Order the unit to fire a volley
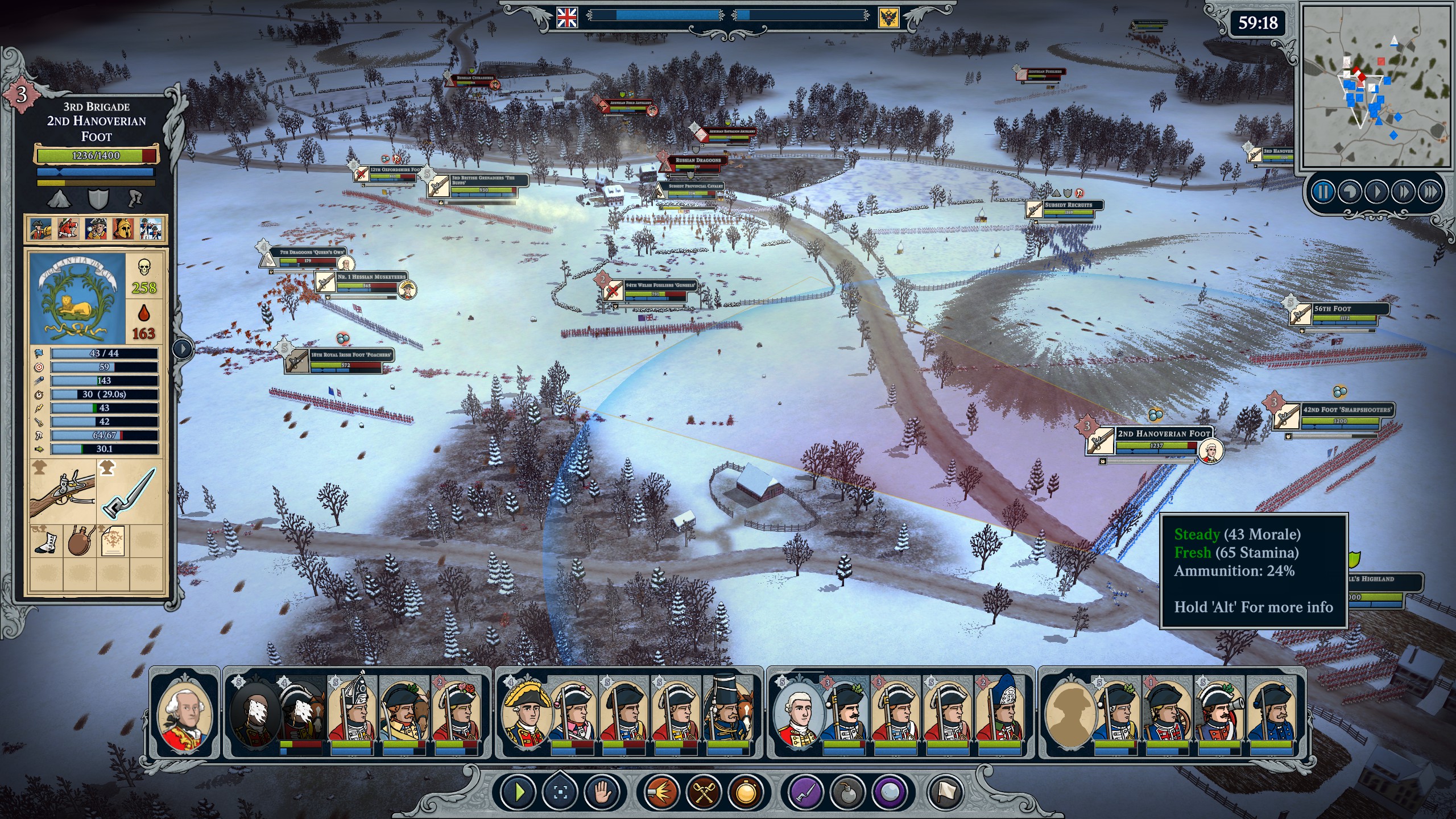The width and height of the screenshot is (1456, 819). click(661, 792)
